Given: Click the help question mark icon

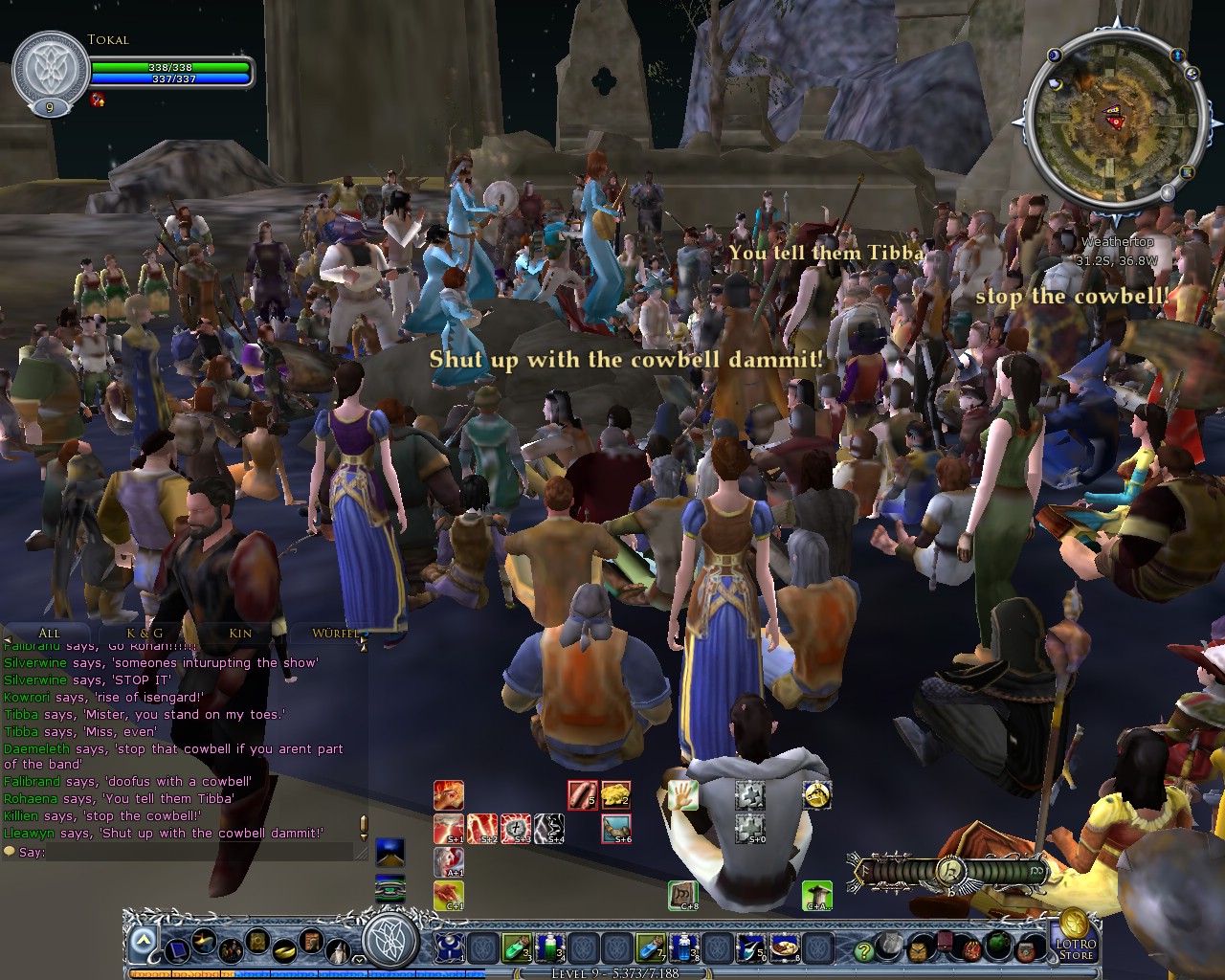Looking at the screenshot, I should pyautogui.click(x=863, y=950).
